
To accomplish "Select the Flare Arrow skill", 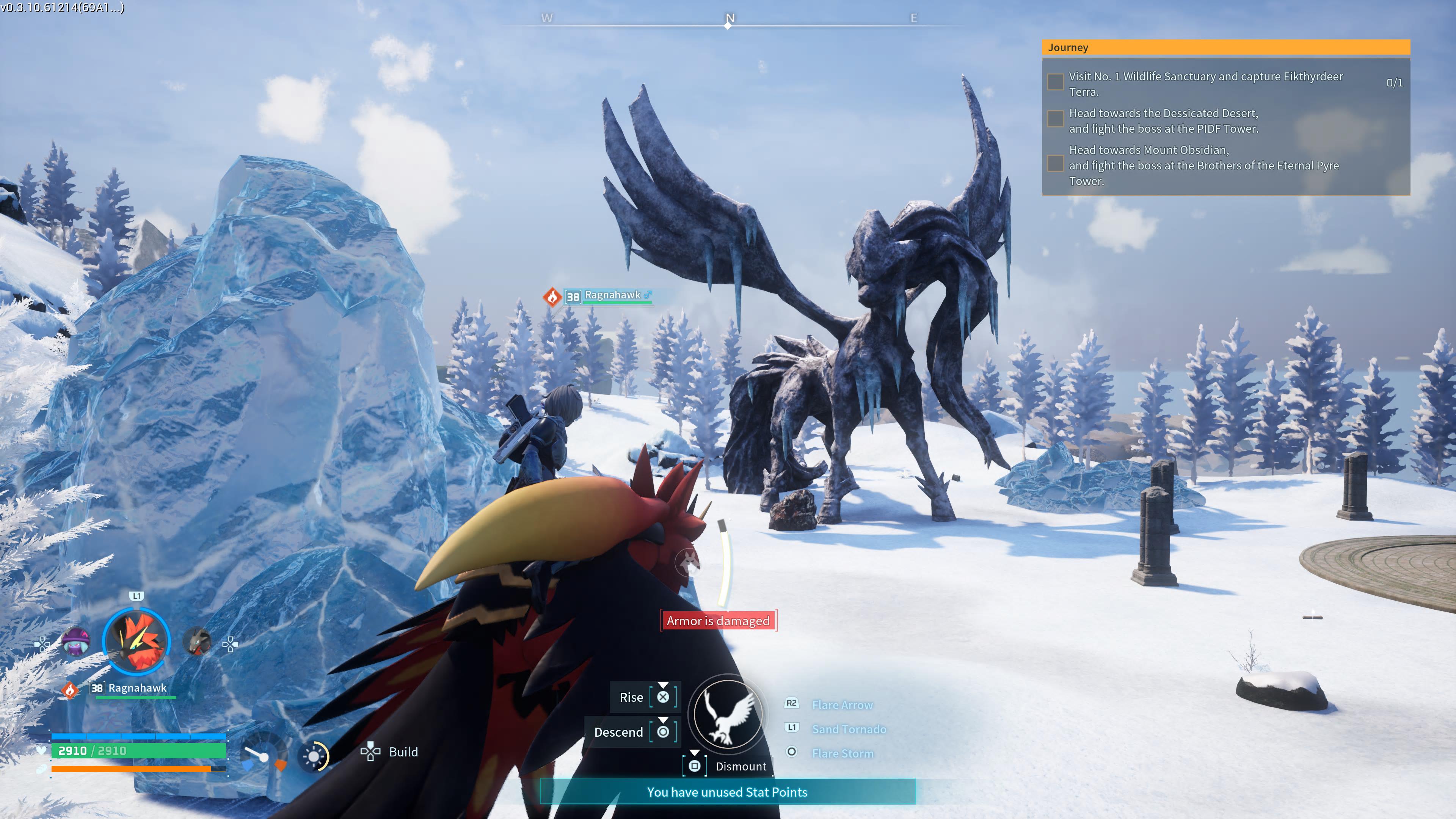I will (x=842, y=705).
